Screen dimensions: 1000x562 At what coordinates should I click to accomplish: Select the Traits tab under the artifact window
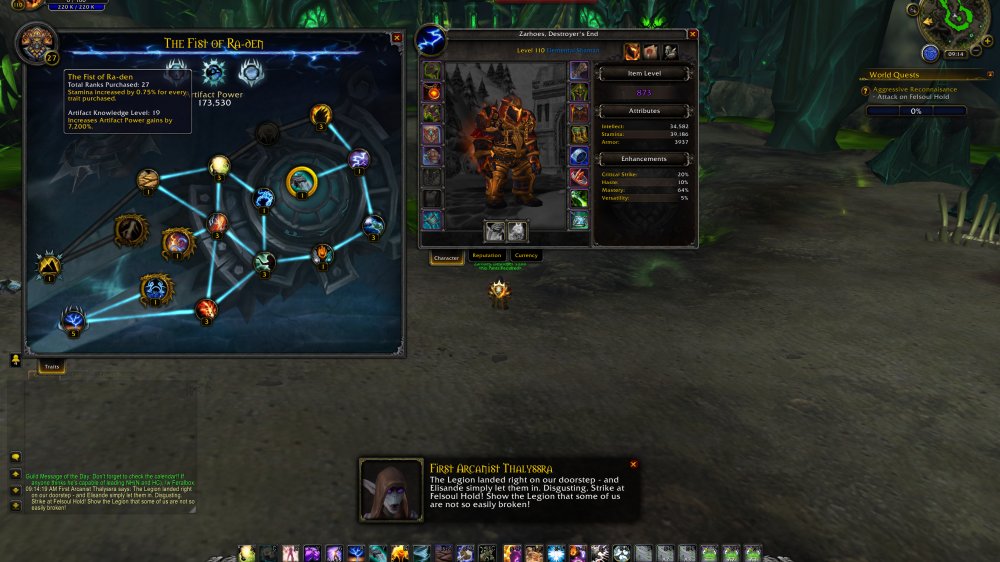click(x=52, y=368)
